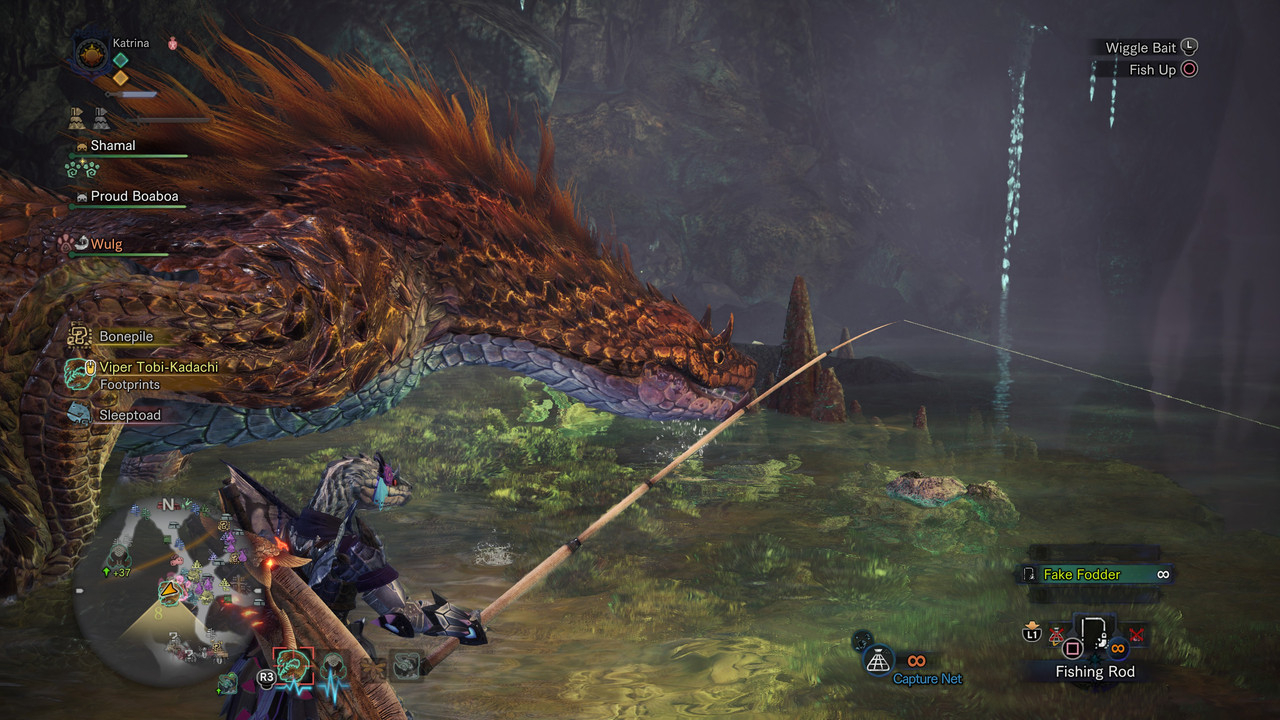Click the faded monster icon beside target tracker
This screenshot has width=1280, height=720.
(x=405, y=665)
